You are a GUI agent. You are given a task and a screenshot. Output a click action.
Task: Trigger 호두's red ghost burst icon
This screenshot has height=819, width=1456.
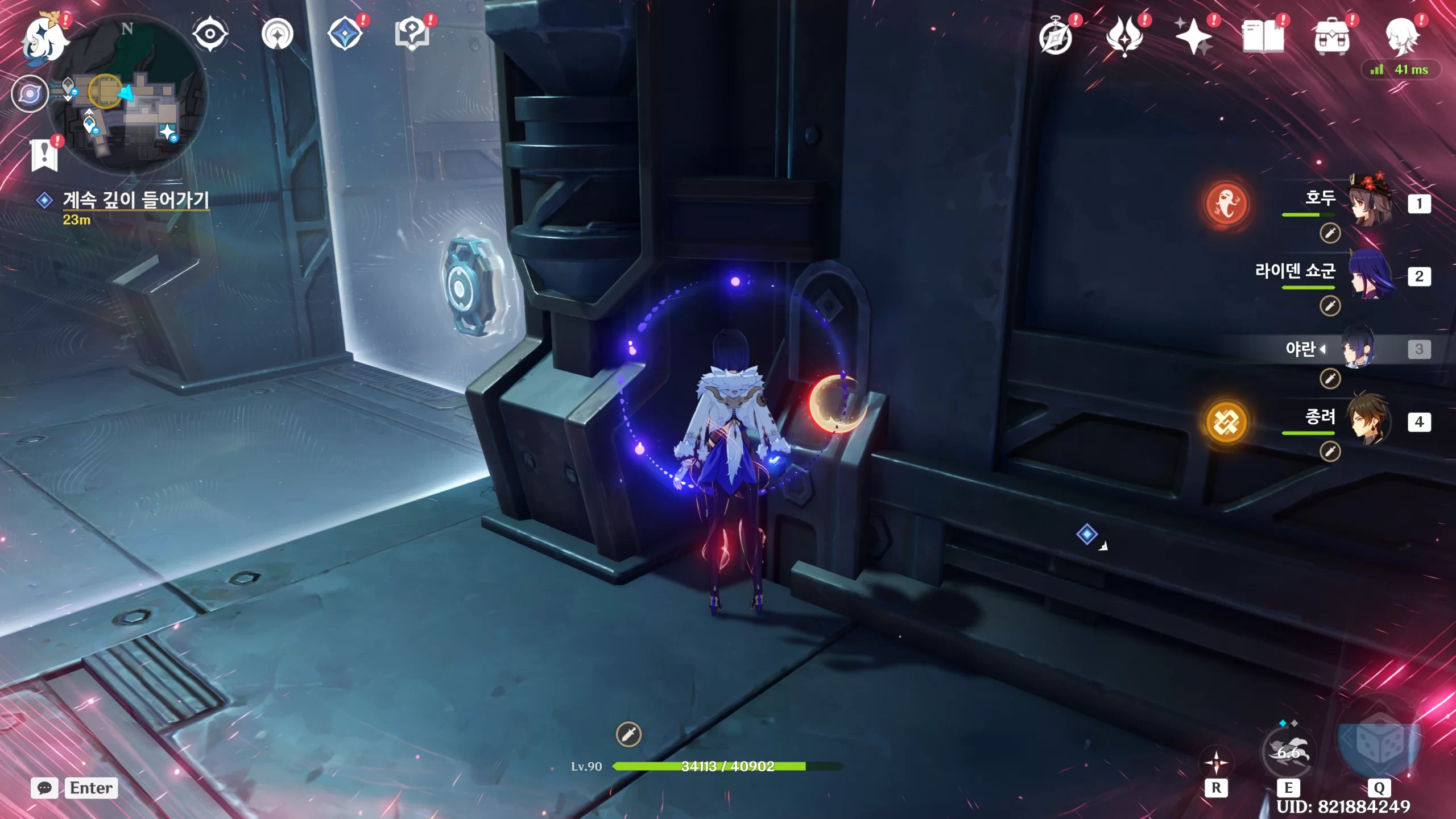tap(1227, 204)
